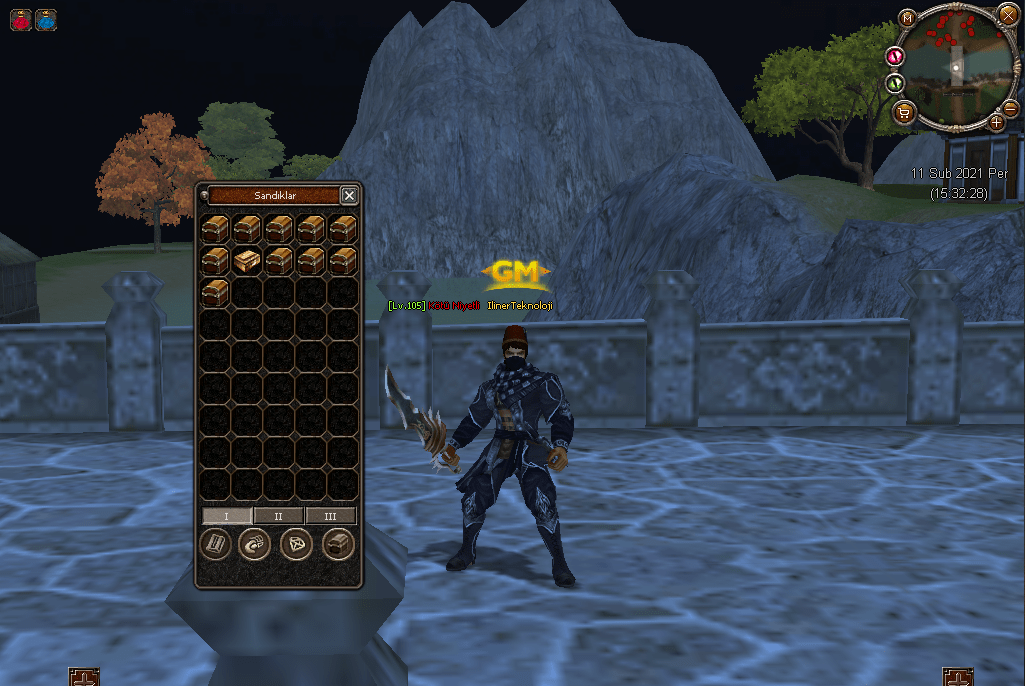Click the red potion icon
This screenshot has height=686, width=1025.
tap(21, 19)
